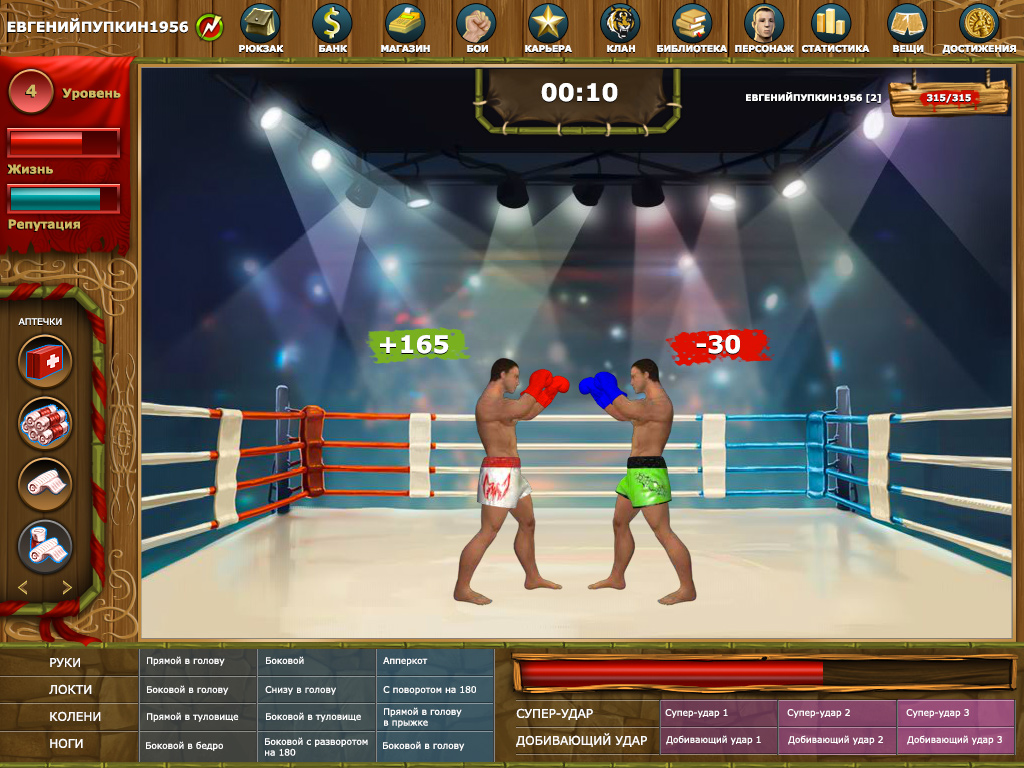Screen dimensions: 1024x768
Task: Select the Ноги strike category
Action: click(x=66, y=744)
